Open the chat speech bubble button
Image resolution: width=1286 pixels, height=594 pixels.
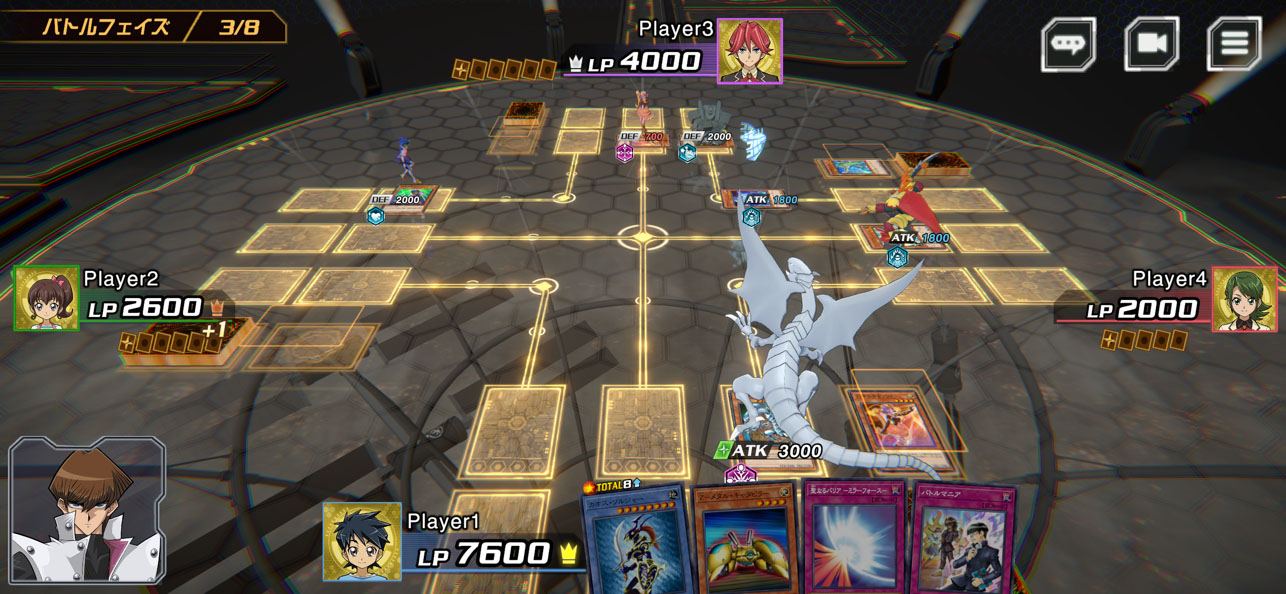click(1069, 45)
